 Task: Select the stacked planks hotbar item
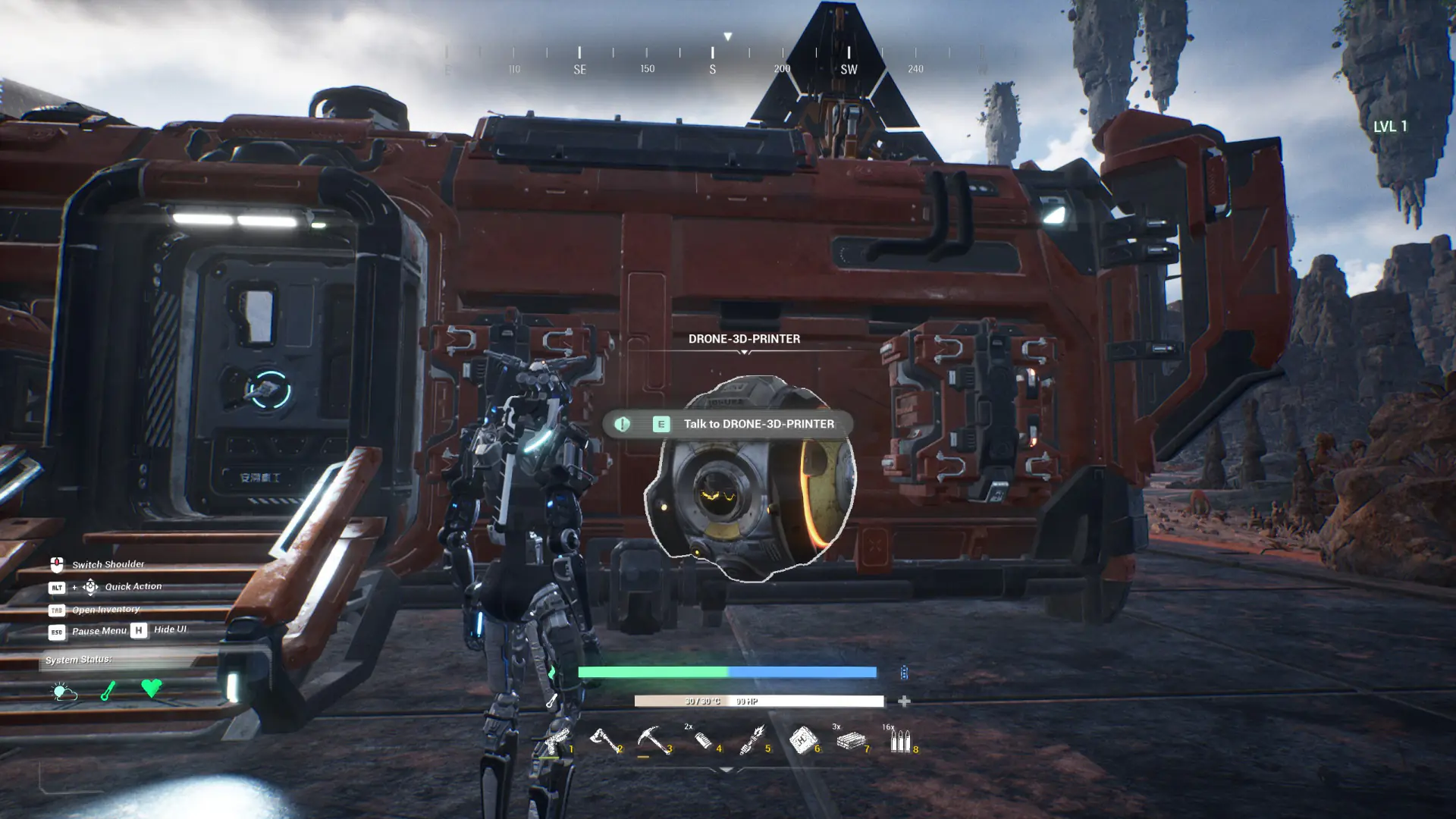(x=851, y=741)
